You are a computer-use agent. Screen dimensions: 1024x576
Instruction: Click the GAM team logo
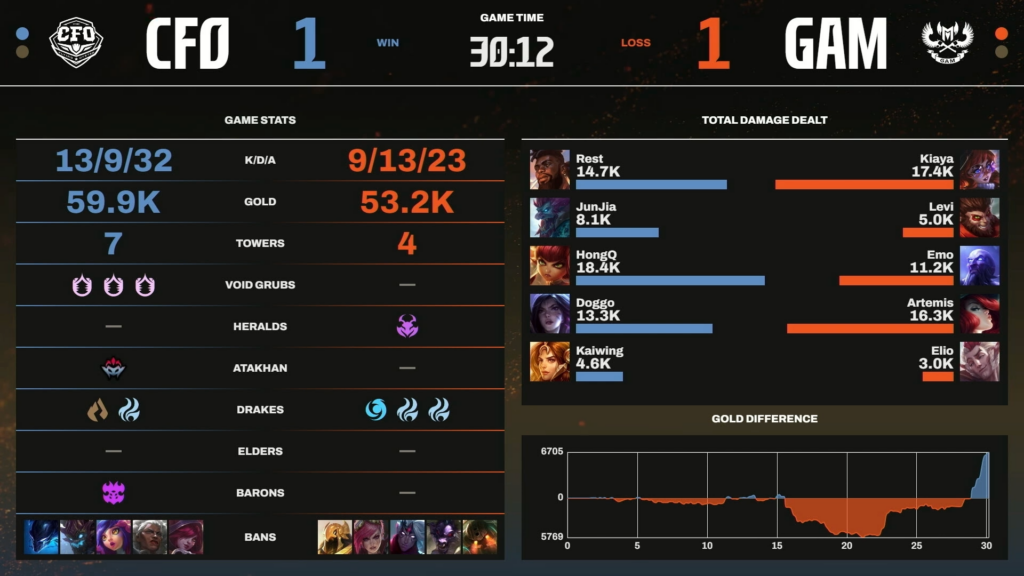pos(946,43)
